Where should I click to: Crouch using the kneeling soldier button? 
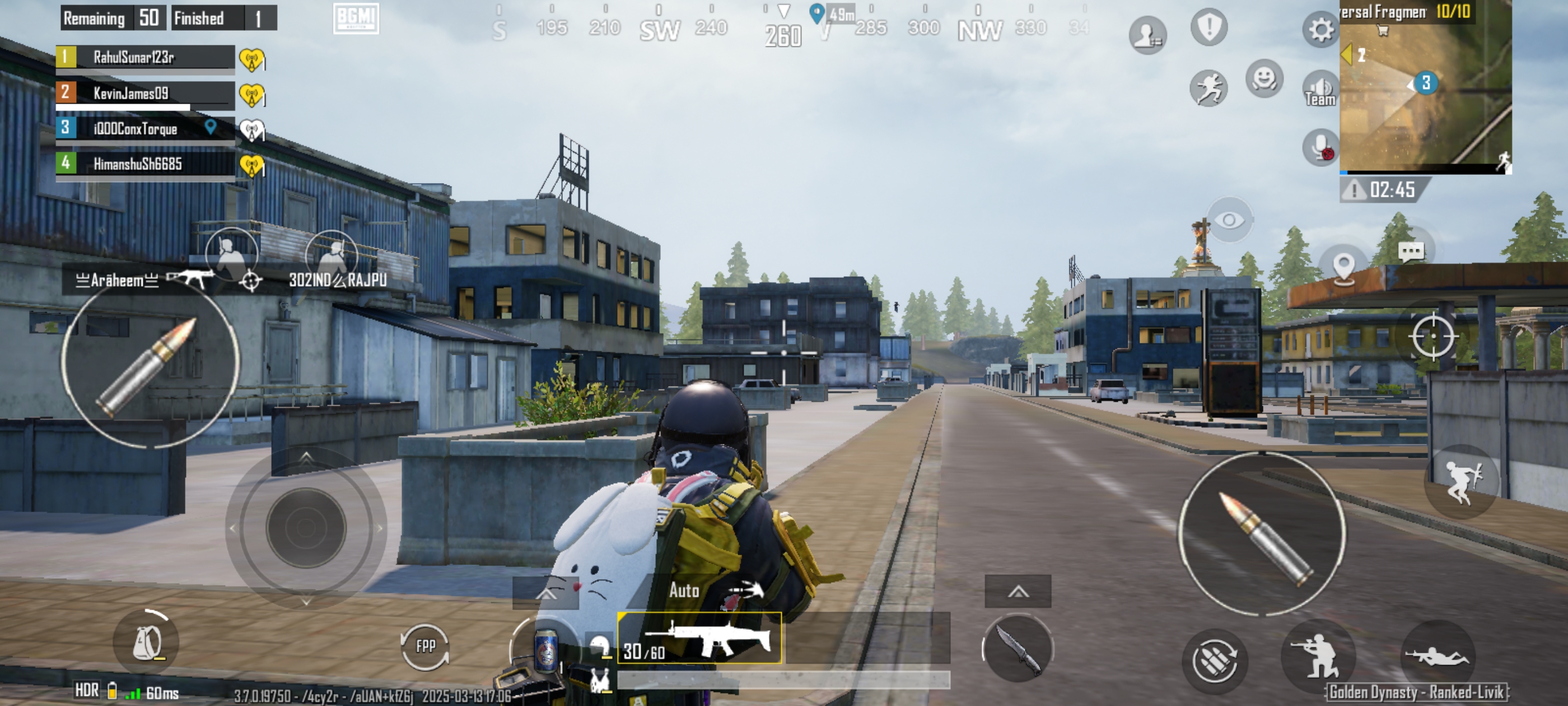[x=1318, y=656]
